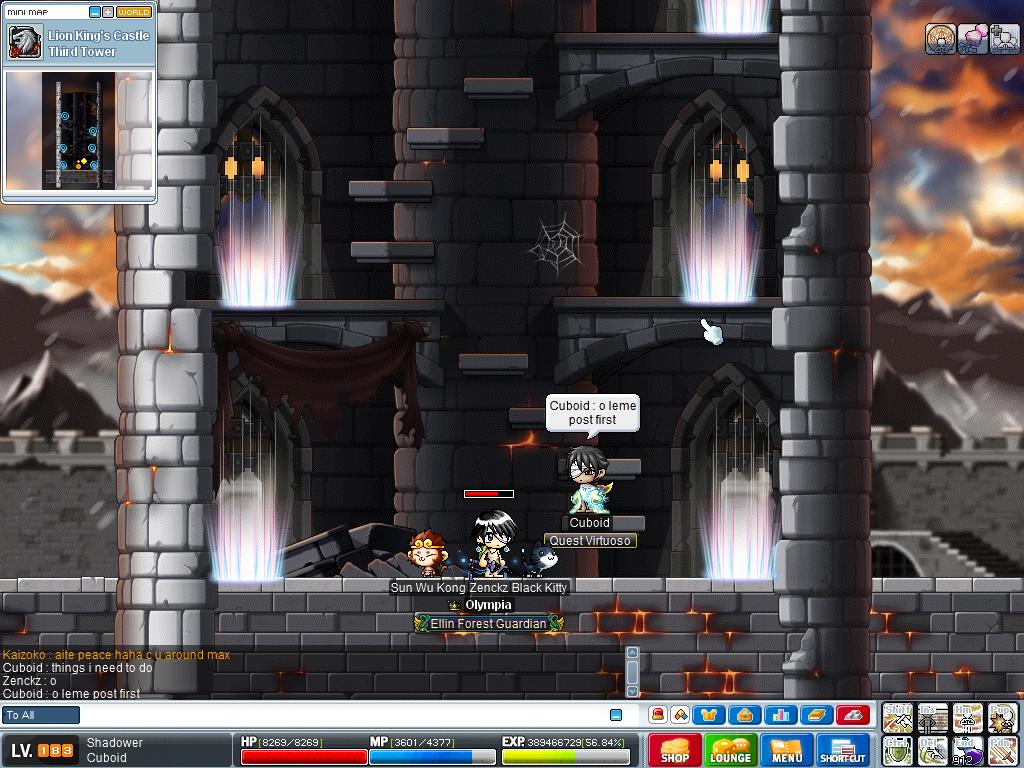Activate the Pdn sword skill slot
1024x768 pixels.
tap(1002, 750)
